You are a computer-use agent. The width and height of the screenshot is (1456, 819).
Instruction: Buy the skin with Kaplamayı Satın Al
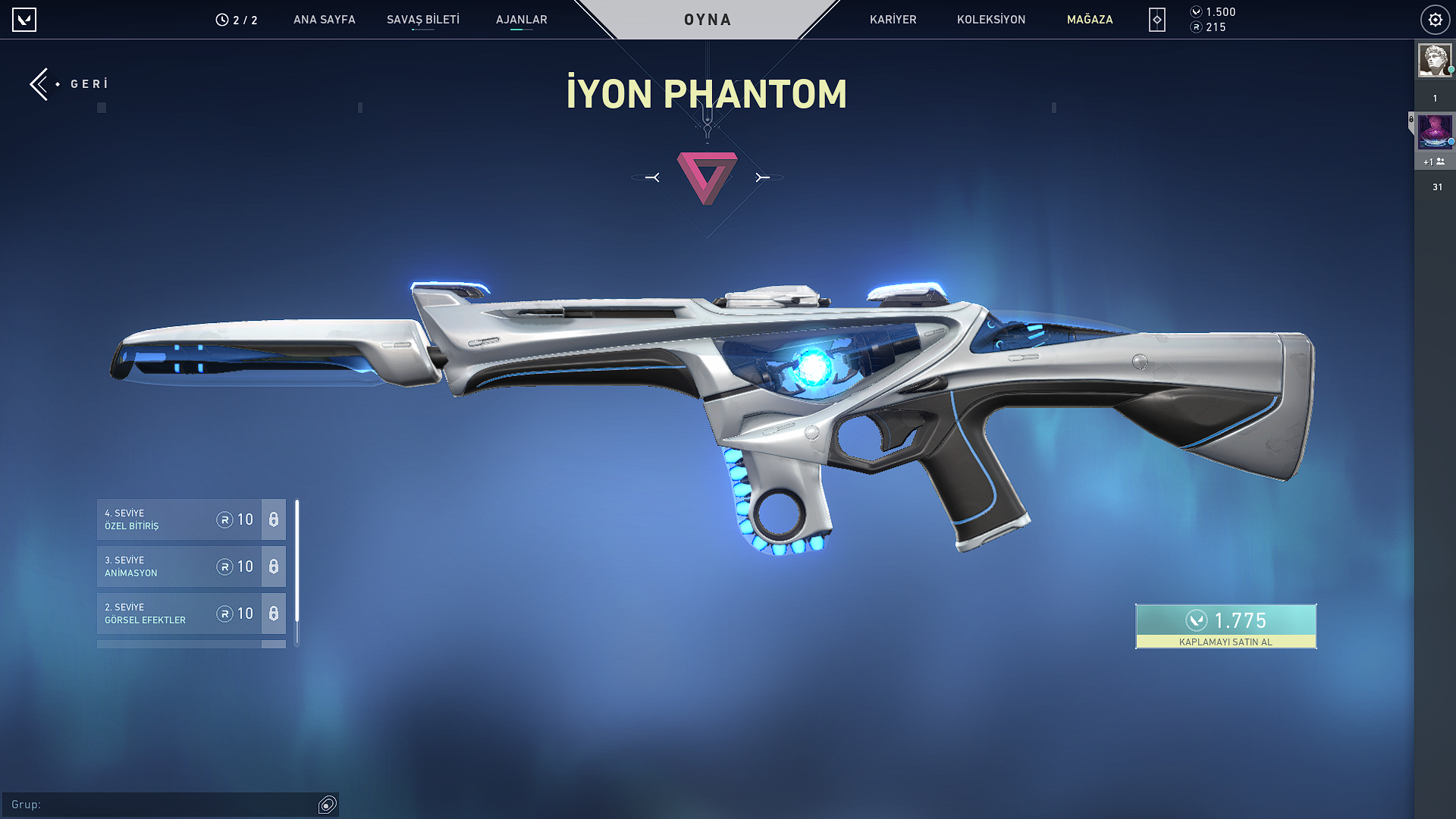pos(1225,626)
